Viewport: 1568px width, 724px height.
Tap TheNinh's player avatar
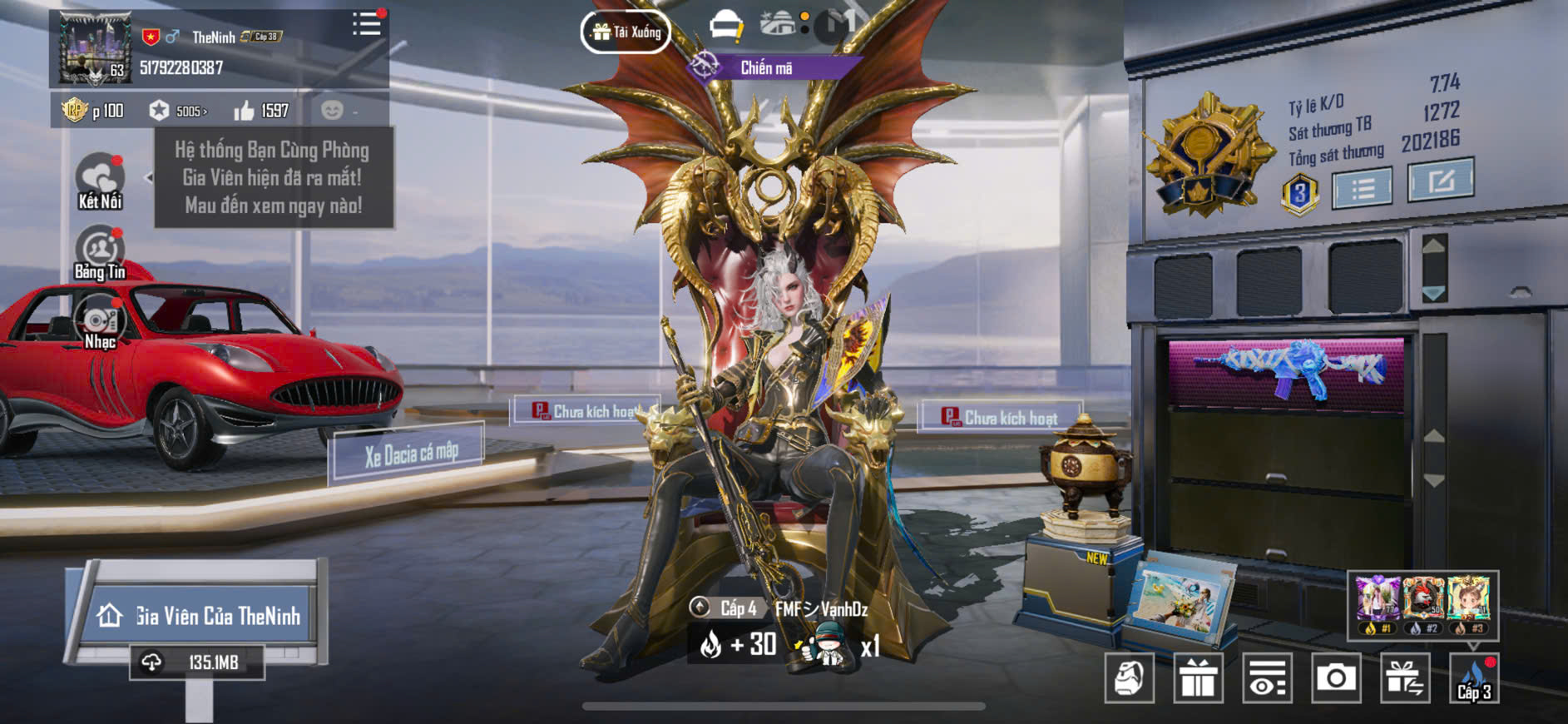tap(94, 48)
